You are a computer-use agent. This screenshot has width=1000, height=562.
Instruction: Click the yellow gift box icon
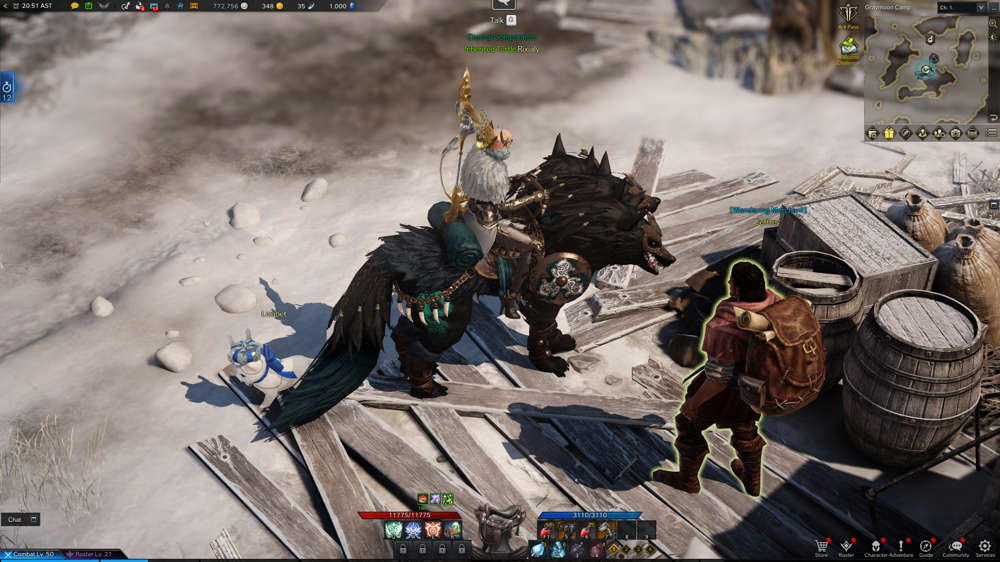(888, 133)
